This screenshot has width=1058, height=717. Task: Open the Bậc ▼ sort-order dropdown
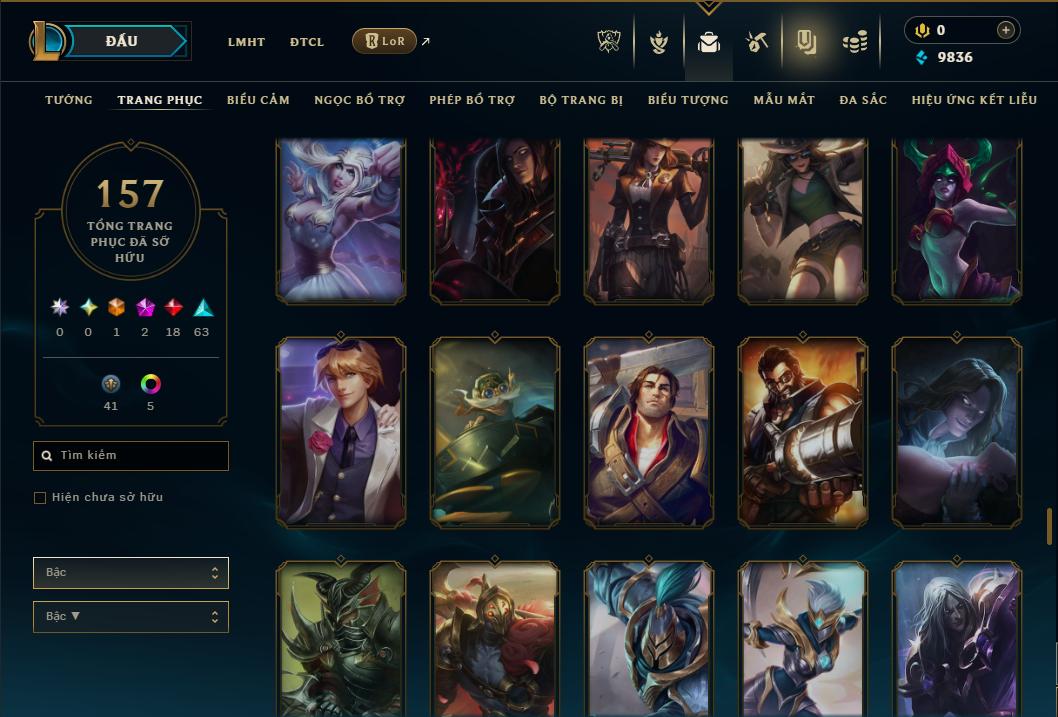click(x=131, y=617)
